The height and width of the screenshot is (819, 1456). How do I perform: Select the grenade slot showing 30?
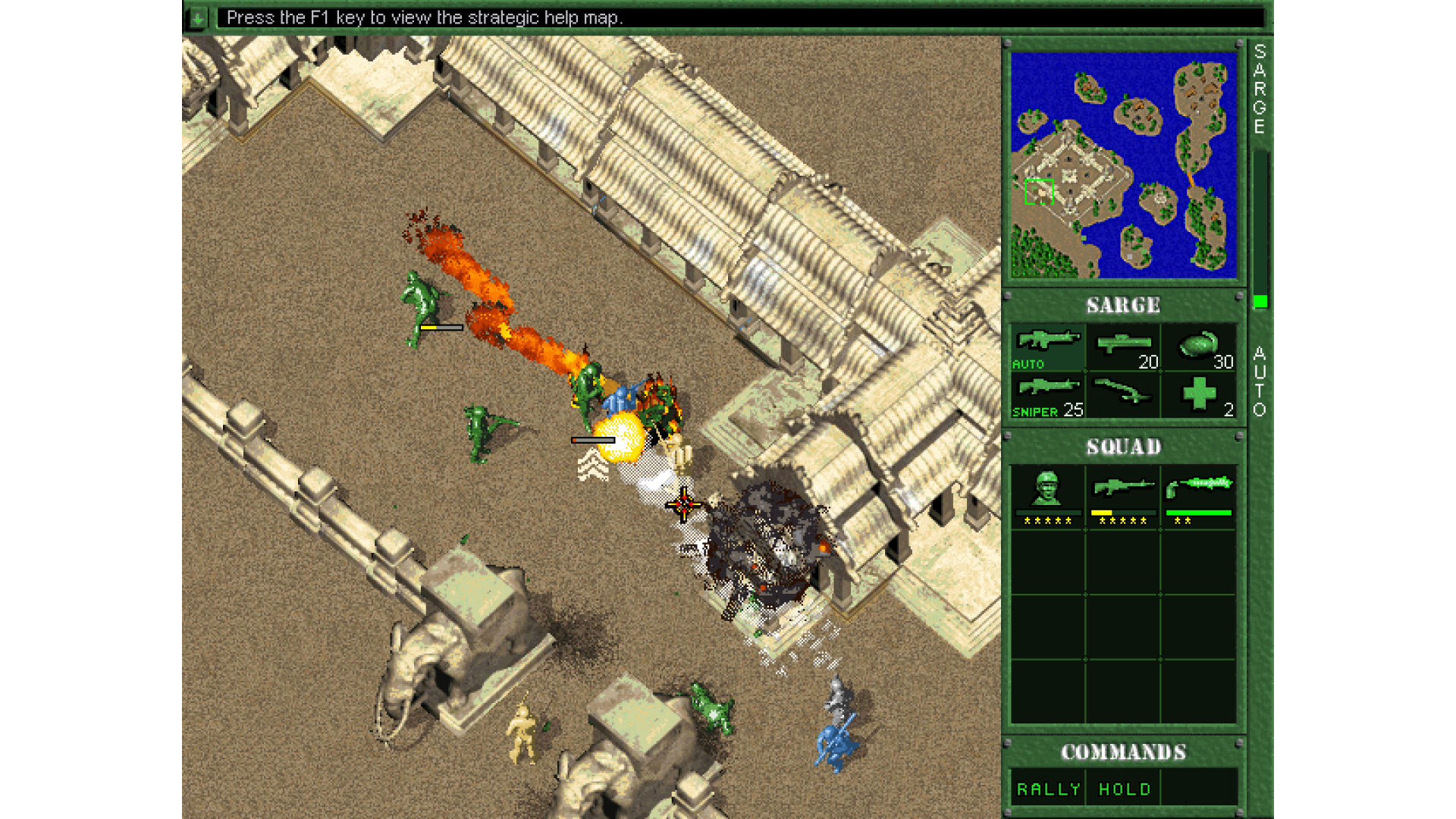(x=1199, y=348)
